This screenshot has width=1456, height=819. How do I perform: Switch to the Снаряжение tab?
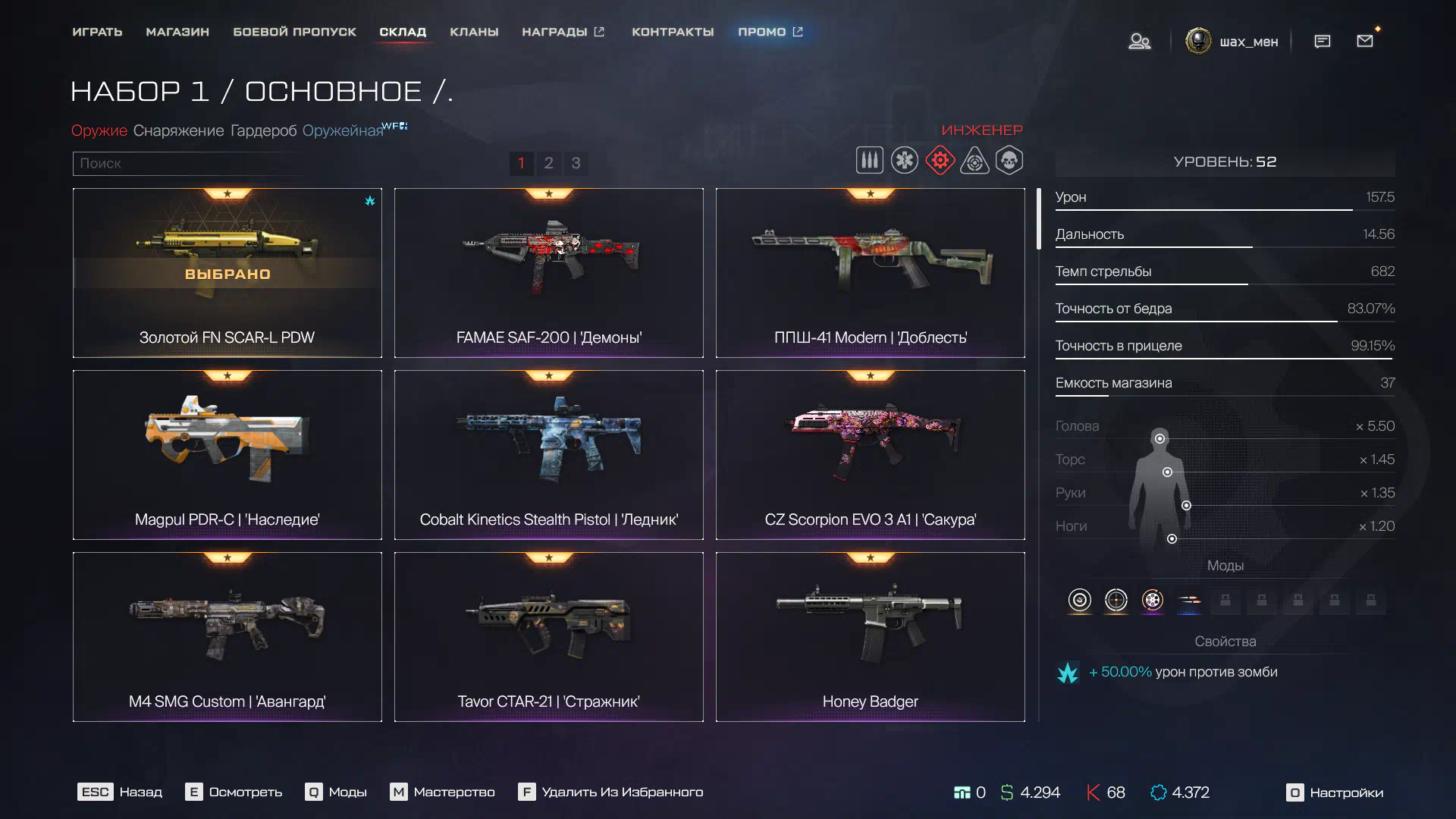coord(178,130)
